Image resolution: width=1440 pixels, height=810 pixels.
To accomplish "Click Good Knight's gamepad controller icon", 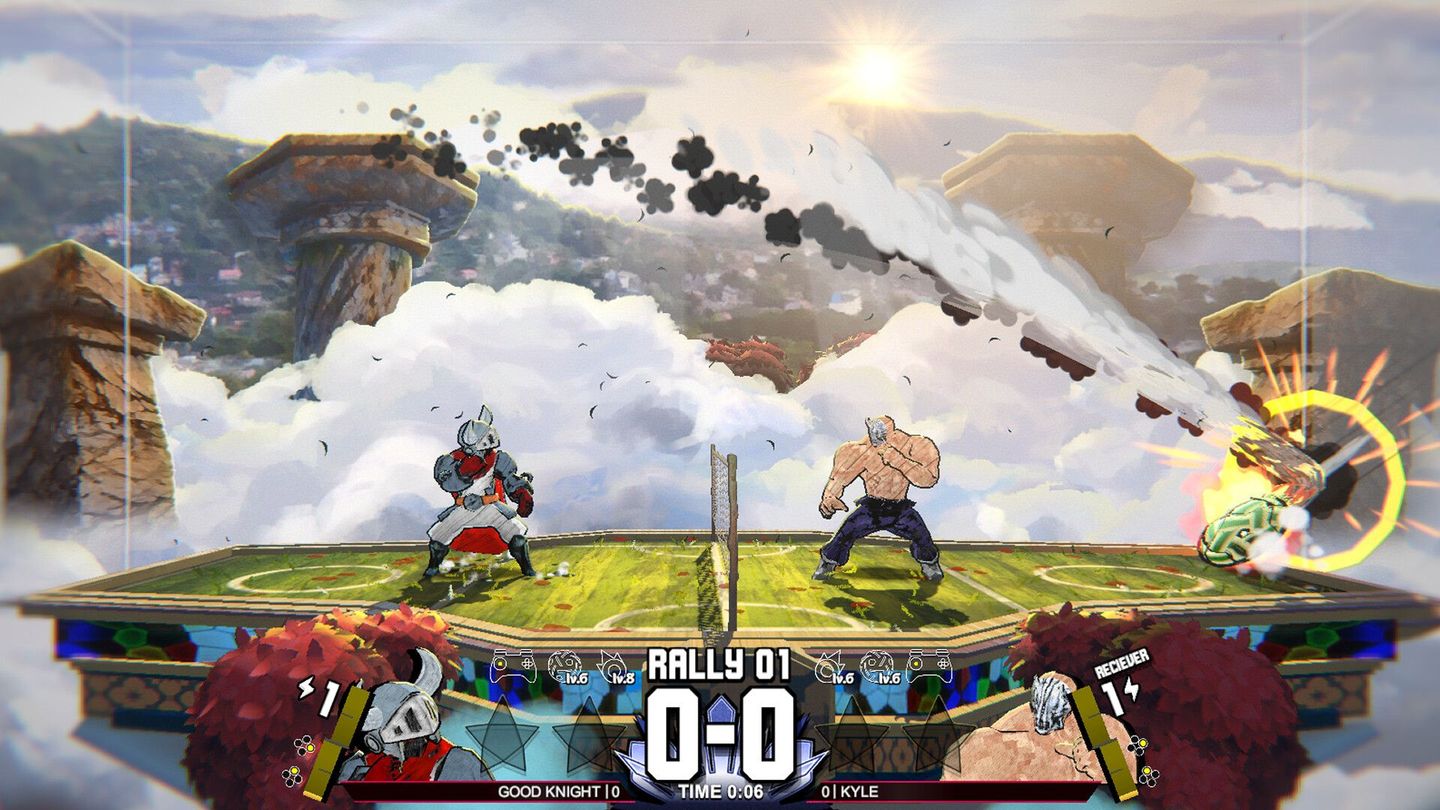I will point(512,664).
